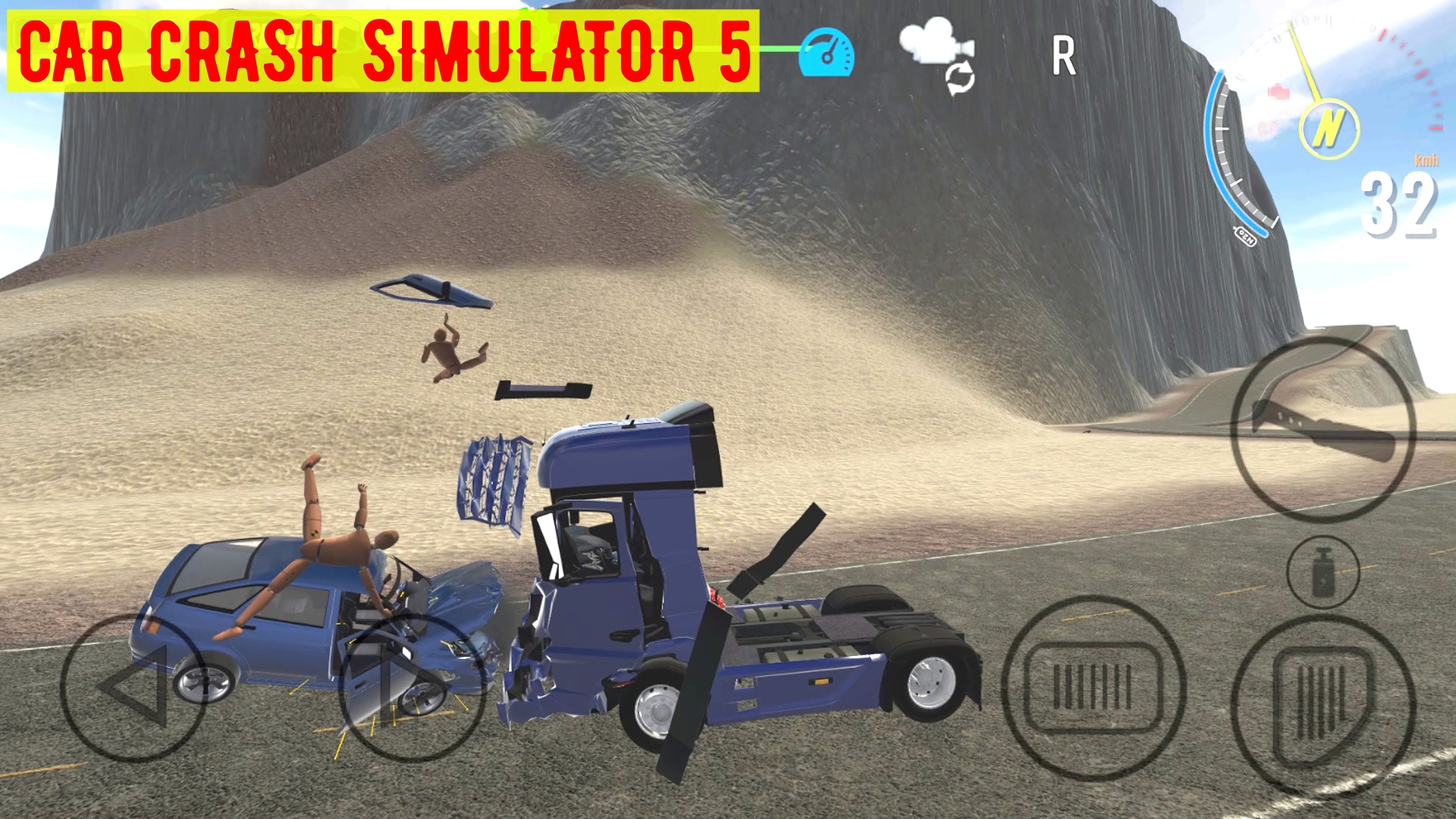1456x819 pixels.
Task: Click the compass N needle indicator
Action: (1329, 128)
